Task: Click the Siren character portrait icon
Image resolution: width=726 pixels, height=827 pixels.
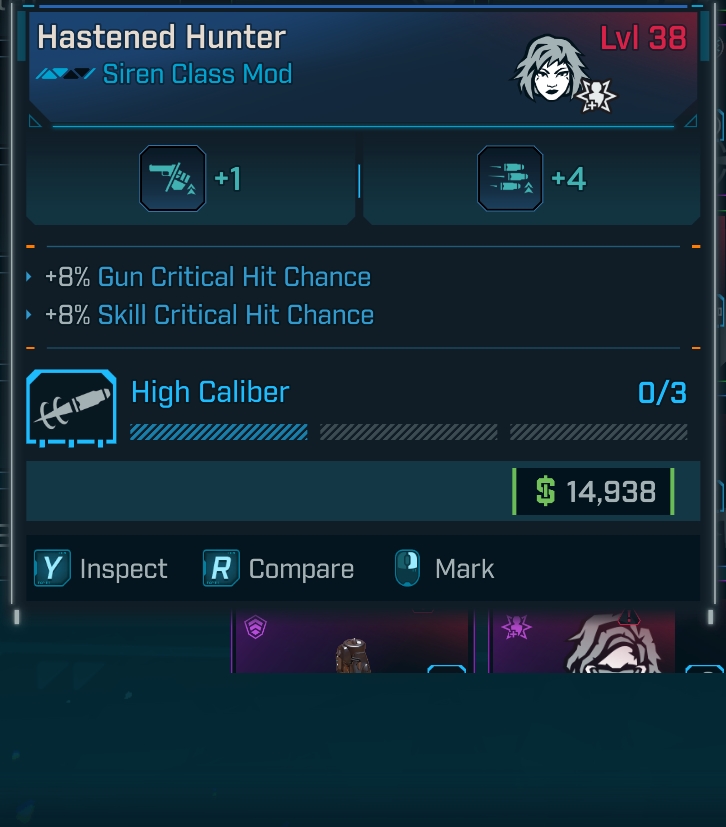Action: click(x=549, y=69)
